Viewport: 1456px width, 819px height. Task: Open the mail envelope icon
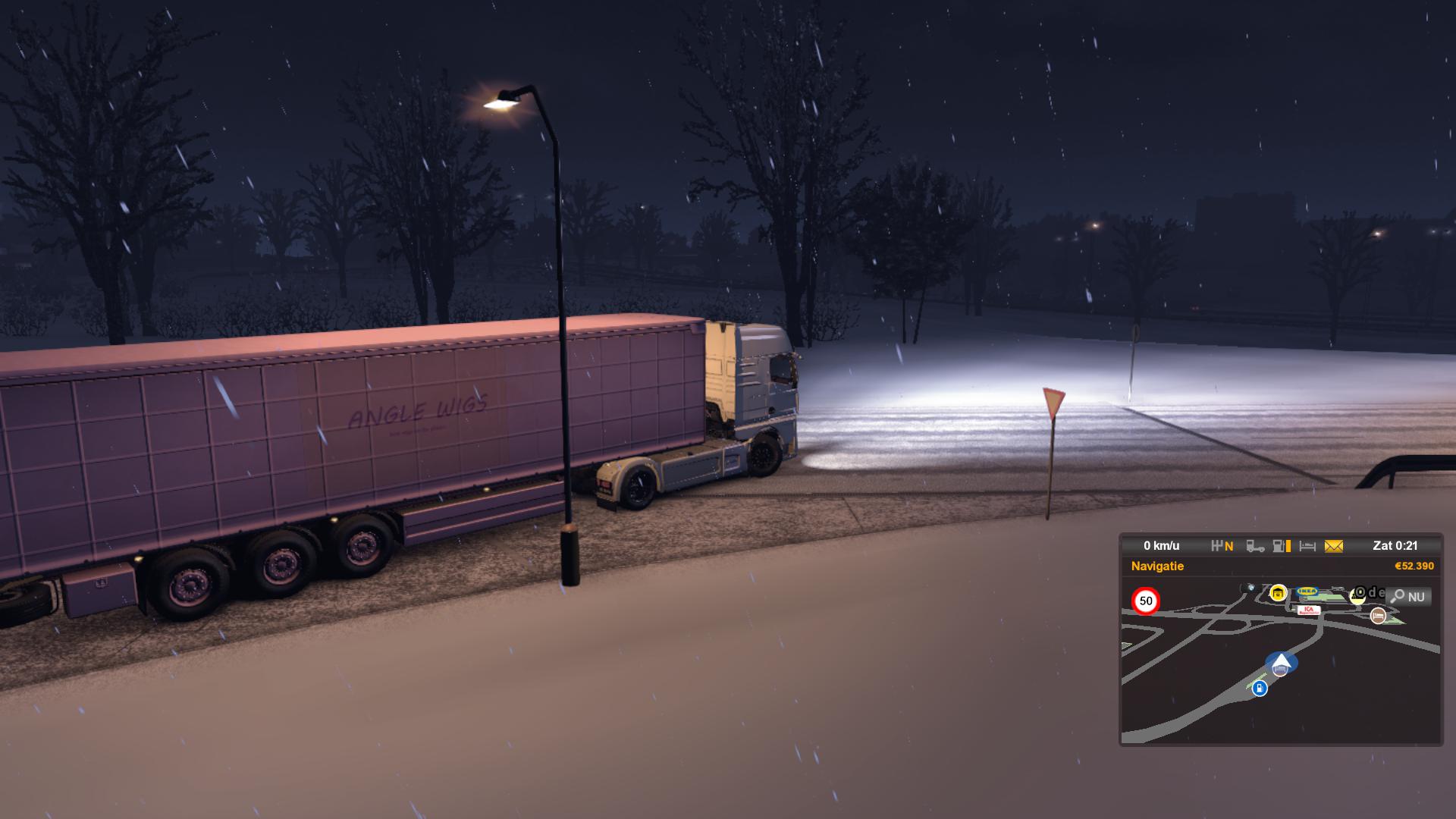(x=1333, y=546)
